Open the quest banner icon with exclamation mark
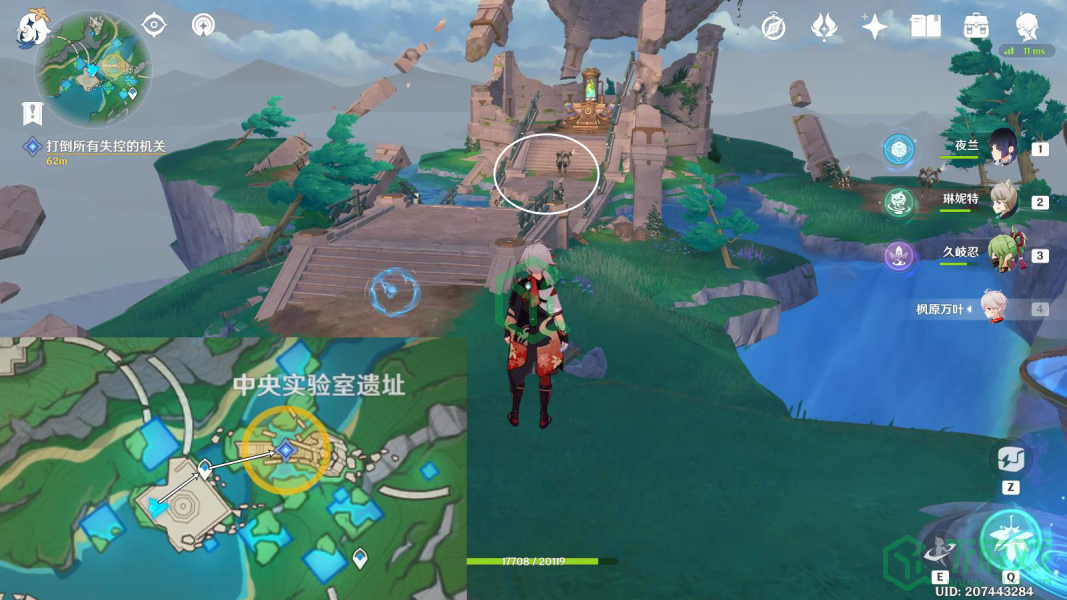This screenshot has height=600, width=1067. pos(34,113)
